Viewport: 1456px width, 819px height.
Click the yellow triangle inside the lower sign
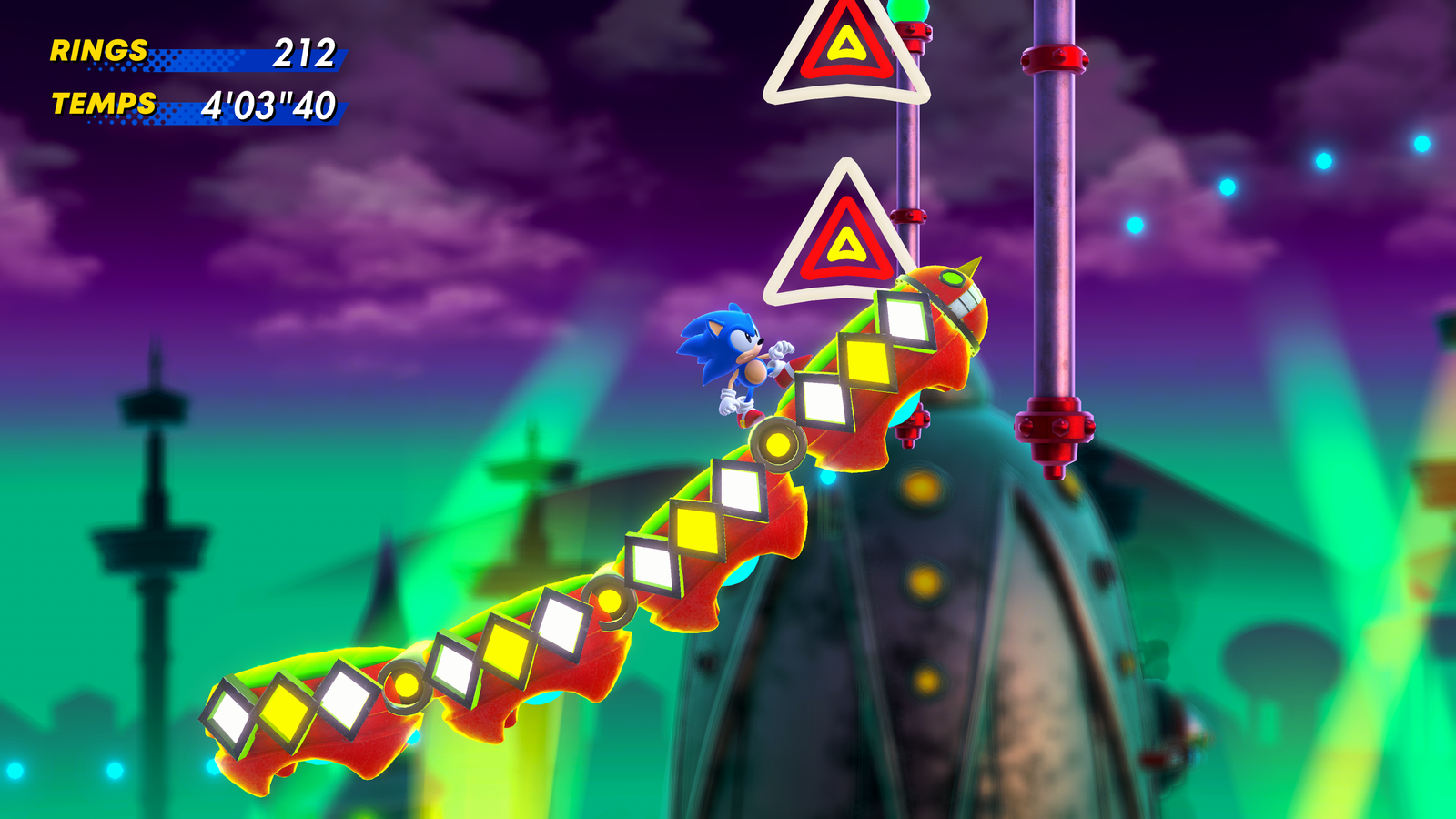coord(846,242)
